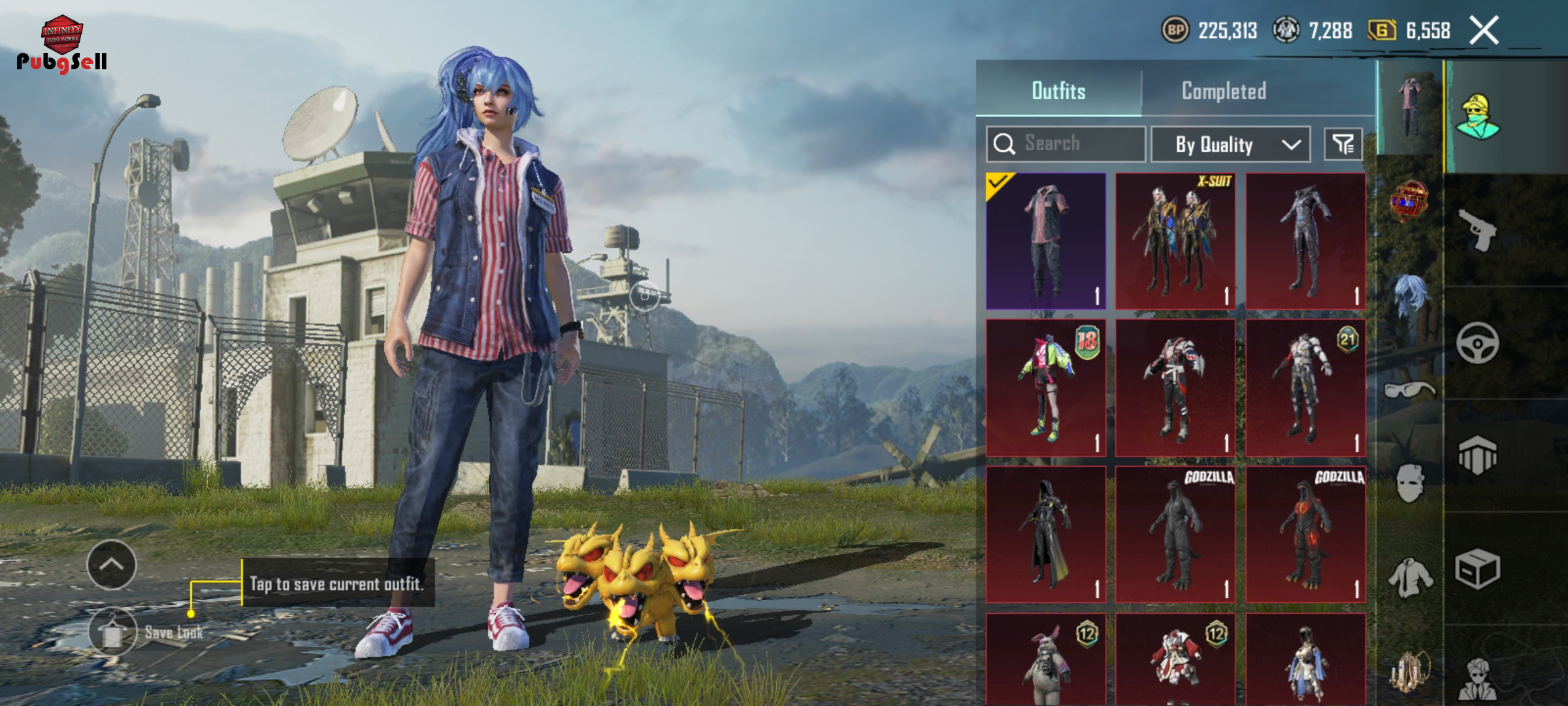
Task: Select the black Godzilla suit tile
Action: tap(1175, 535)
